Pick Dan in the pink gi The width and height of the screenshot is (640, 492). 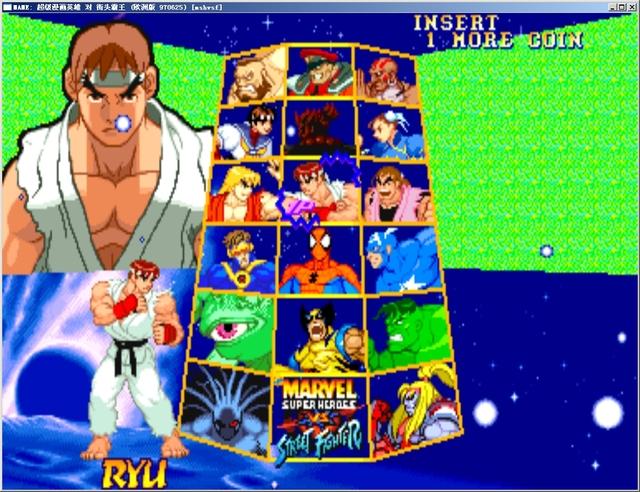click(x=396, y=192)
